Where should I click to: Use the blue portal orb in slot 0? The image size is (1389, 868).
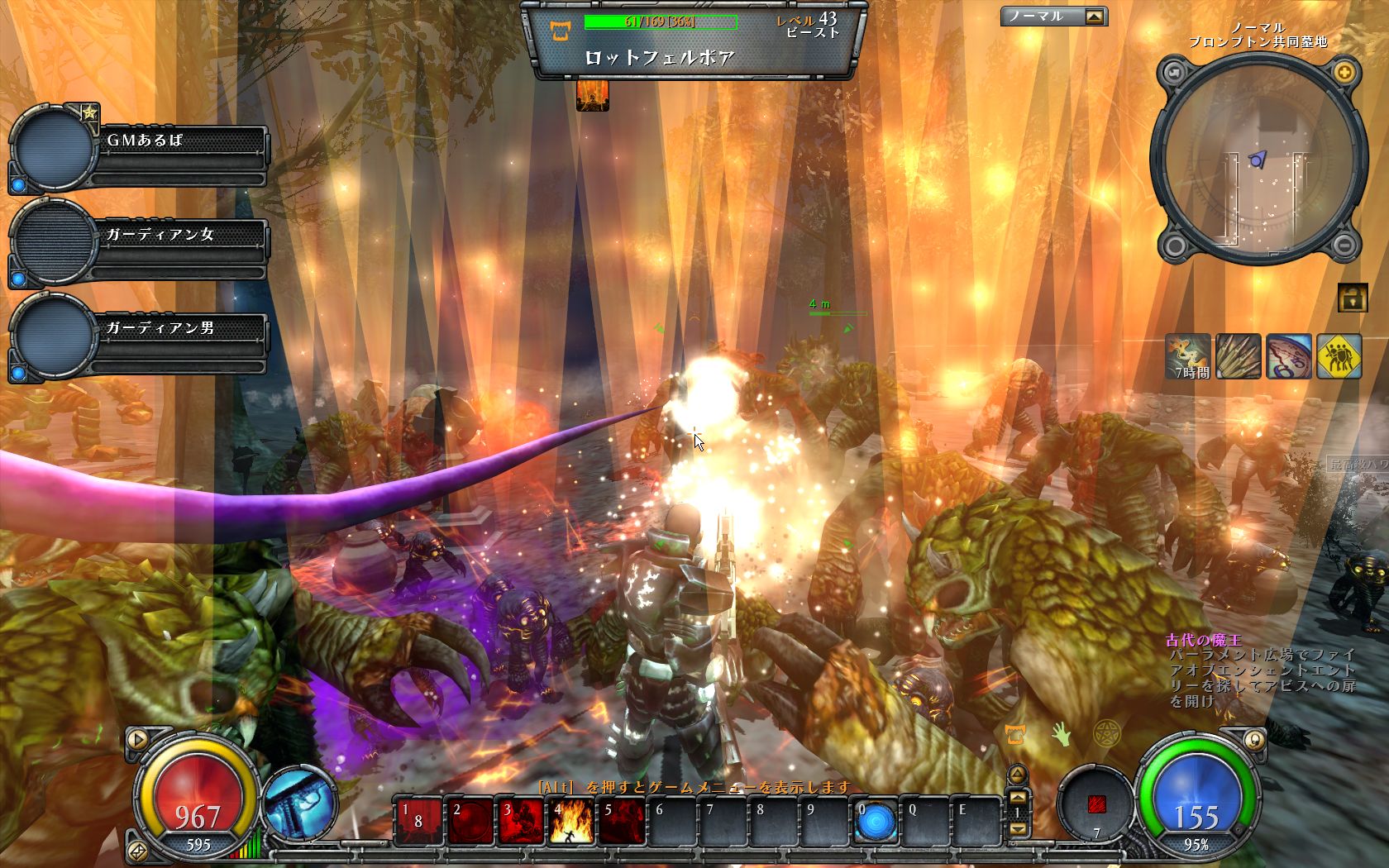(876, 823)
